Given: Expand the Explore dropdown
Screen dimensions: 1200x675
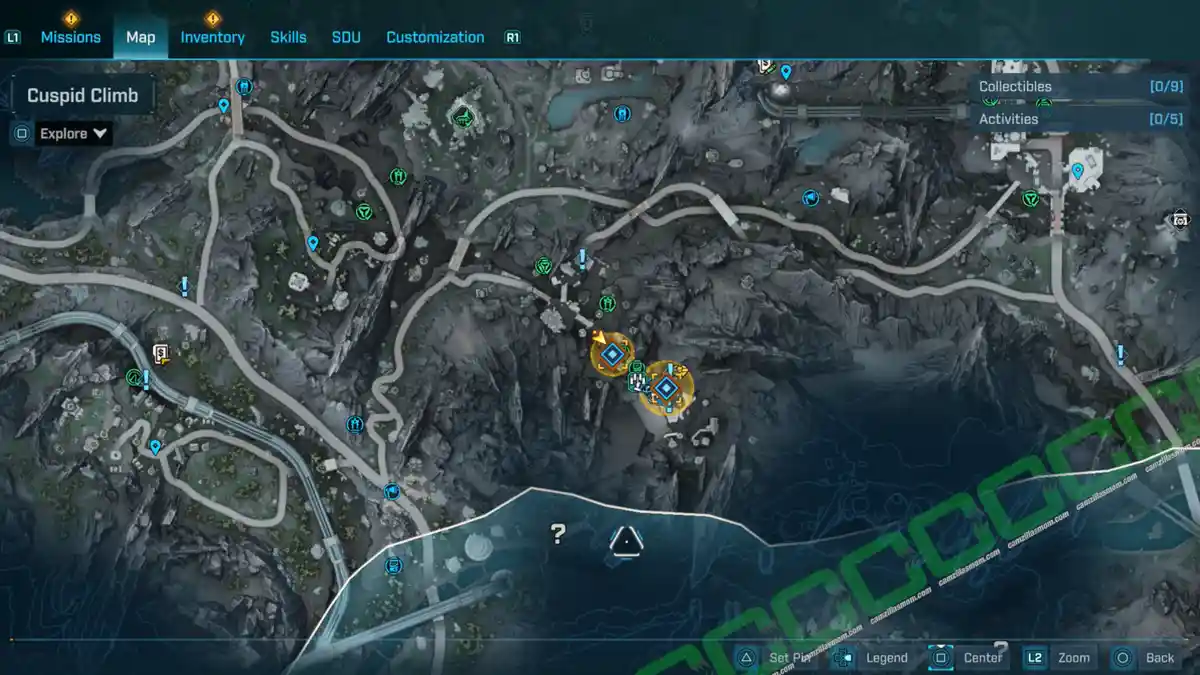Looking at the screenshot, I should [x=74, y=133].
